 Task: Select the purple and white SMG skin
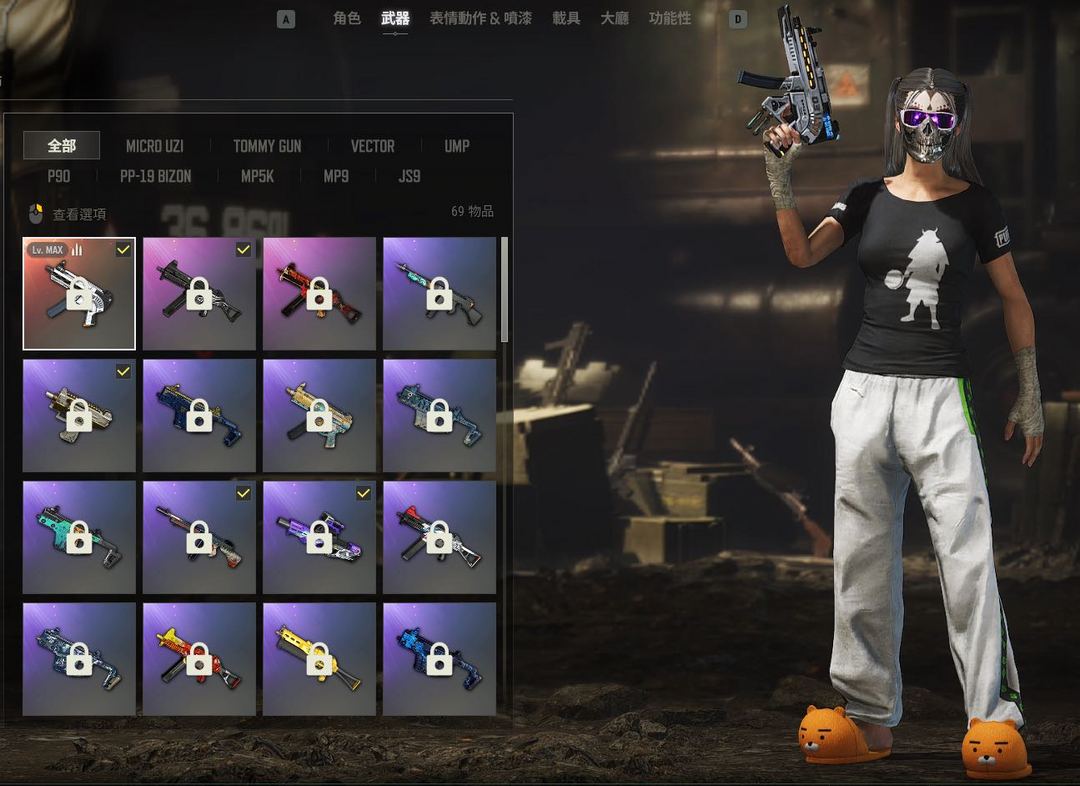319,537
